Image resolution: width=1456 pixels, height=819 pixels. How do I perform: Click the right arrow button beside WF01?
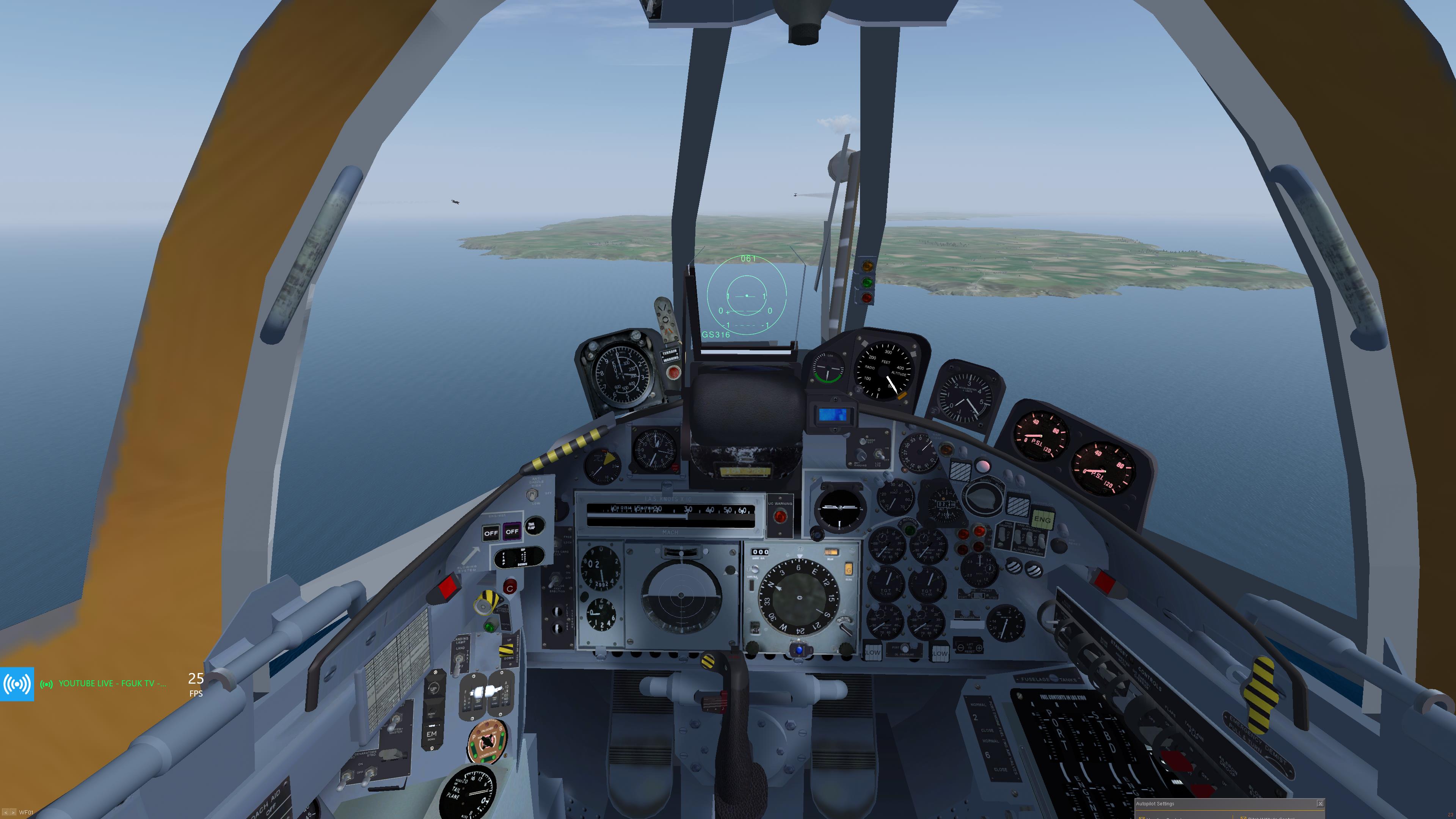[13, 812]
